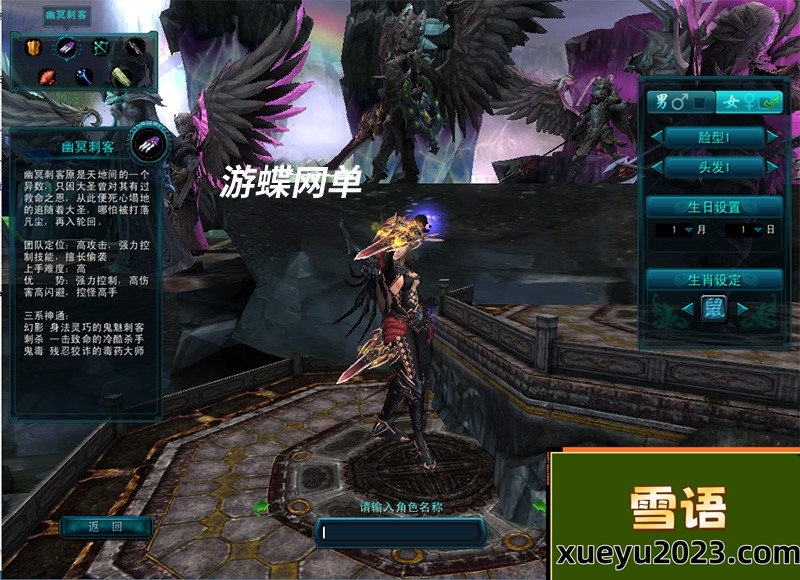The width and height of the screenshot is (800, 580).
Task: Select the dark blade class icon
Action: [134, 47]
